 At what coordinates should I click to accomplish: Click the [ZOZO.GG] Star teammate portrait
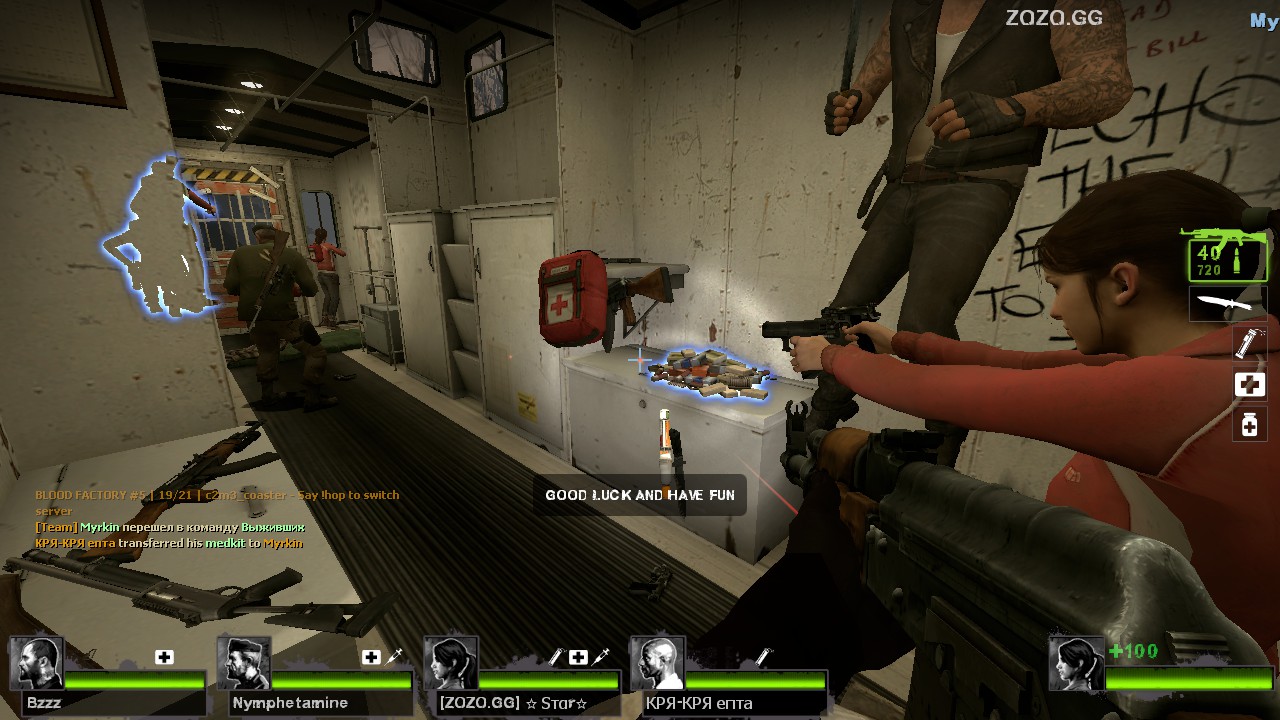click(450, 663)
